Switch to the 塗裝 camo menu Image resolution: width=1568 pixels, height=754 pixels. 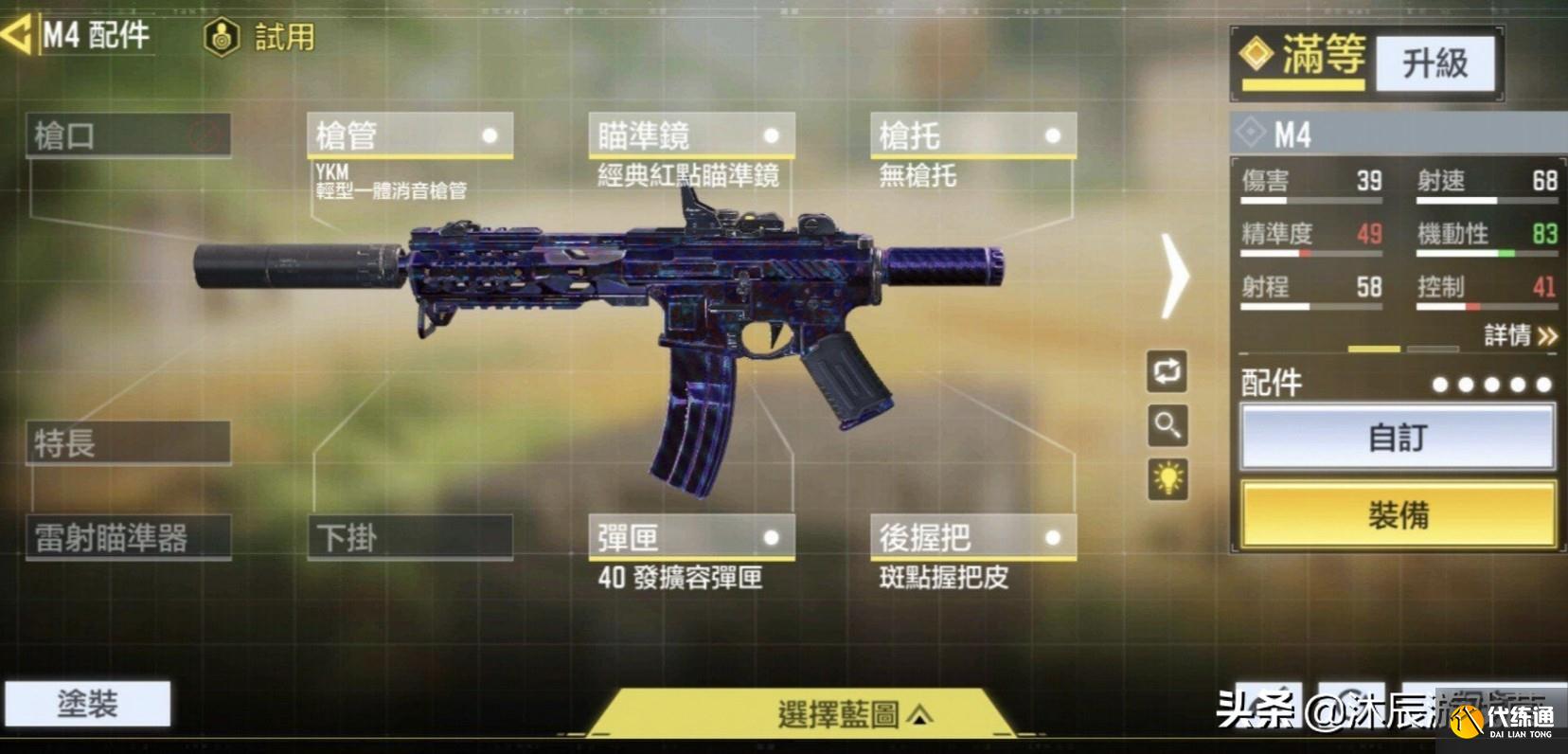click(x=90, y=704)
